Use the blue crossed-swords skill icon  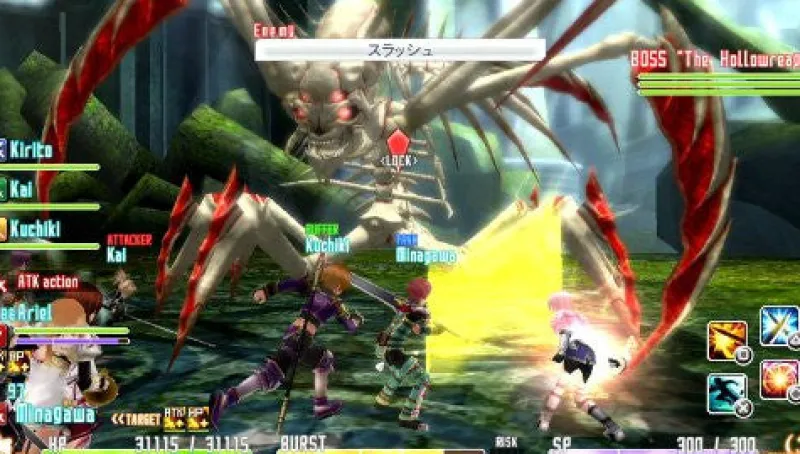point(778,326)
